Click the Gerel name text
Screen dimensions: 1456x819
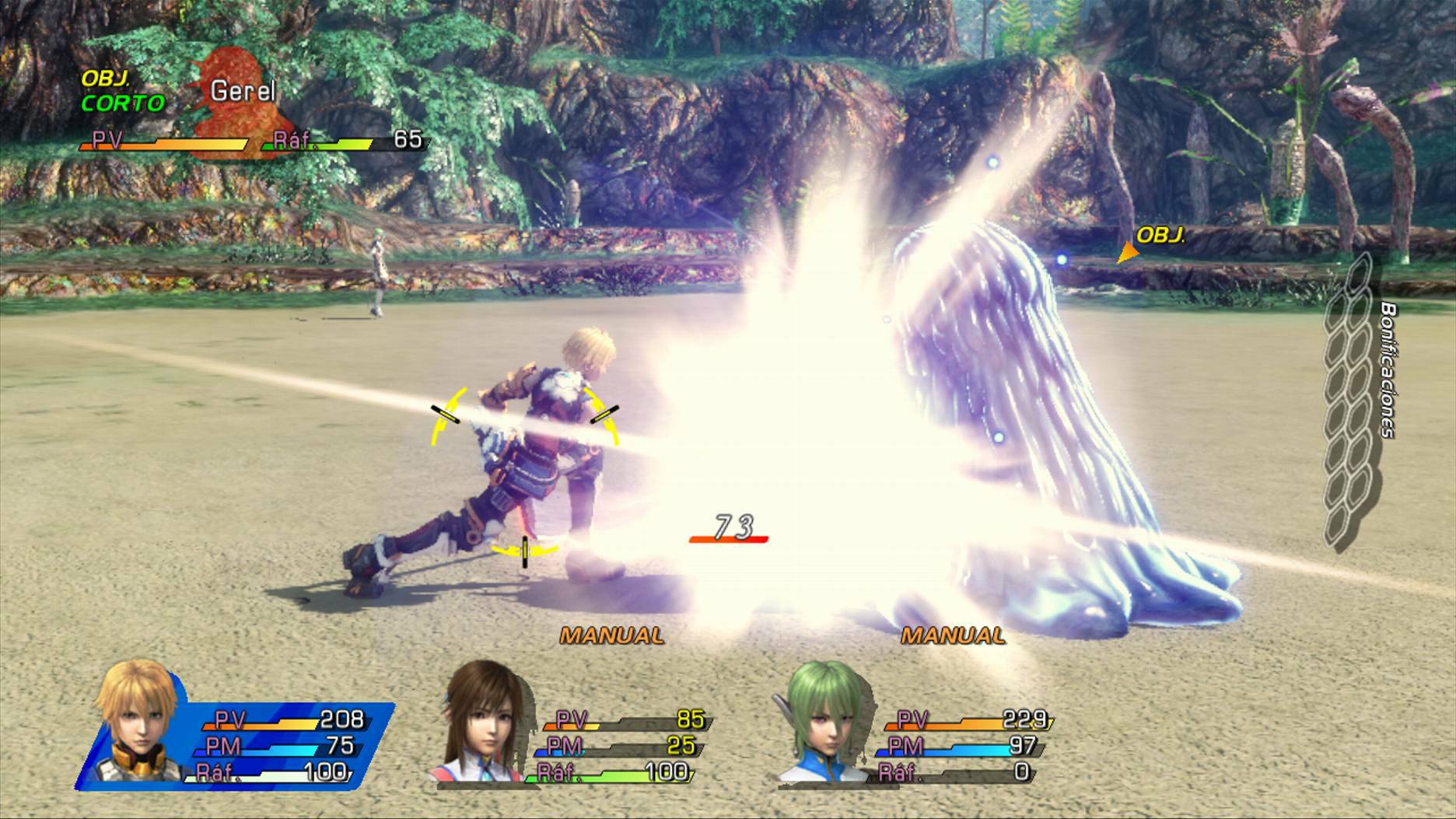click(242, 91)
